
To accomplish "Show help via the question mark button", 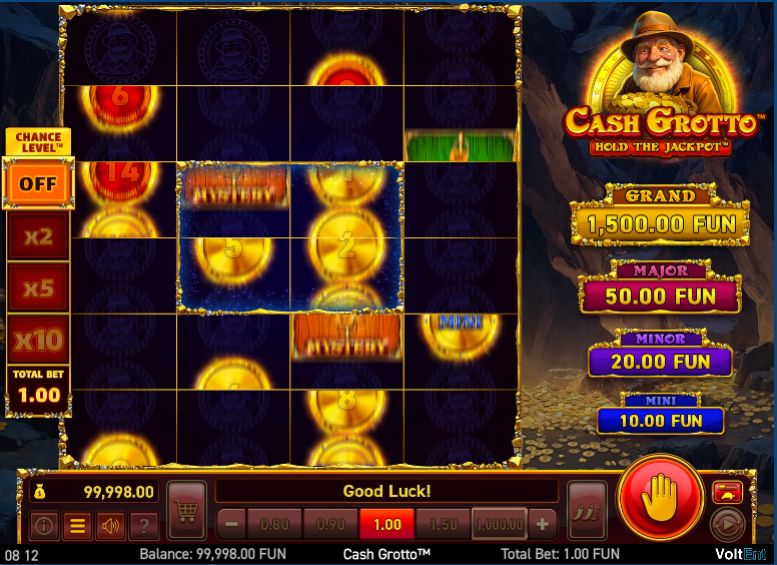I will [143, 524].
